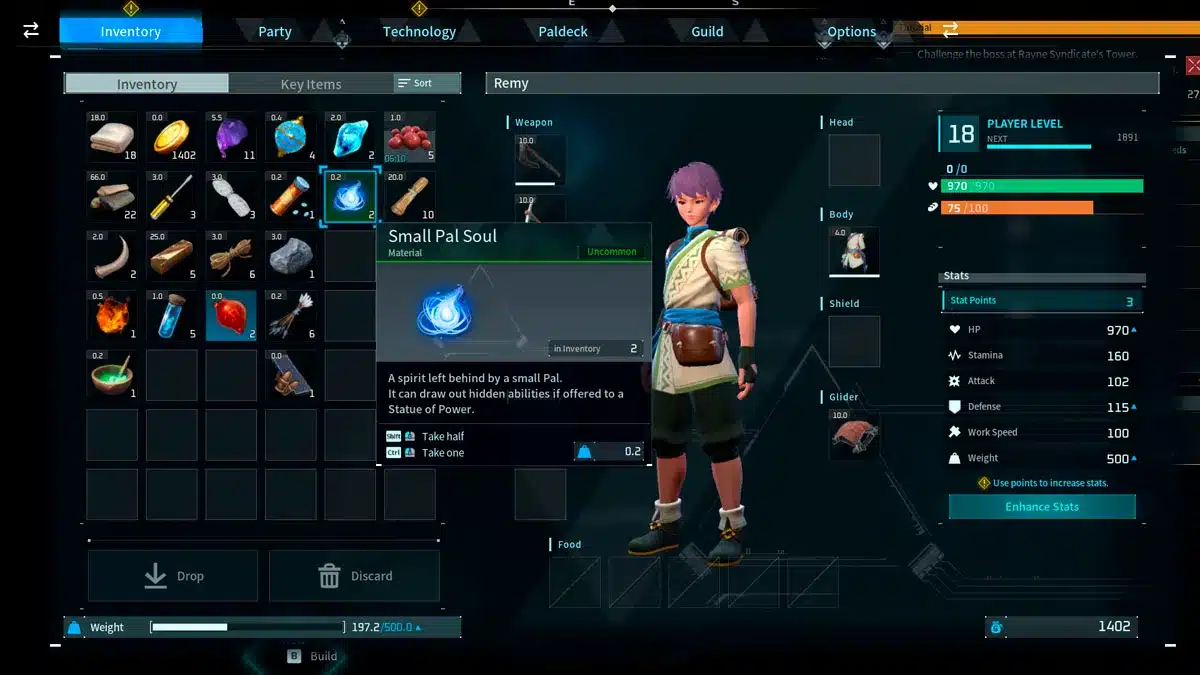This screenshot has width=1200, height=675.
Task: Select the gold coin stack
Action: coord(172,137)
